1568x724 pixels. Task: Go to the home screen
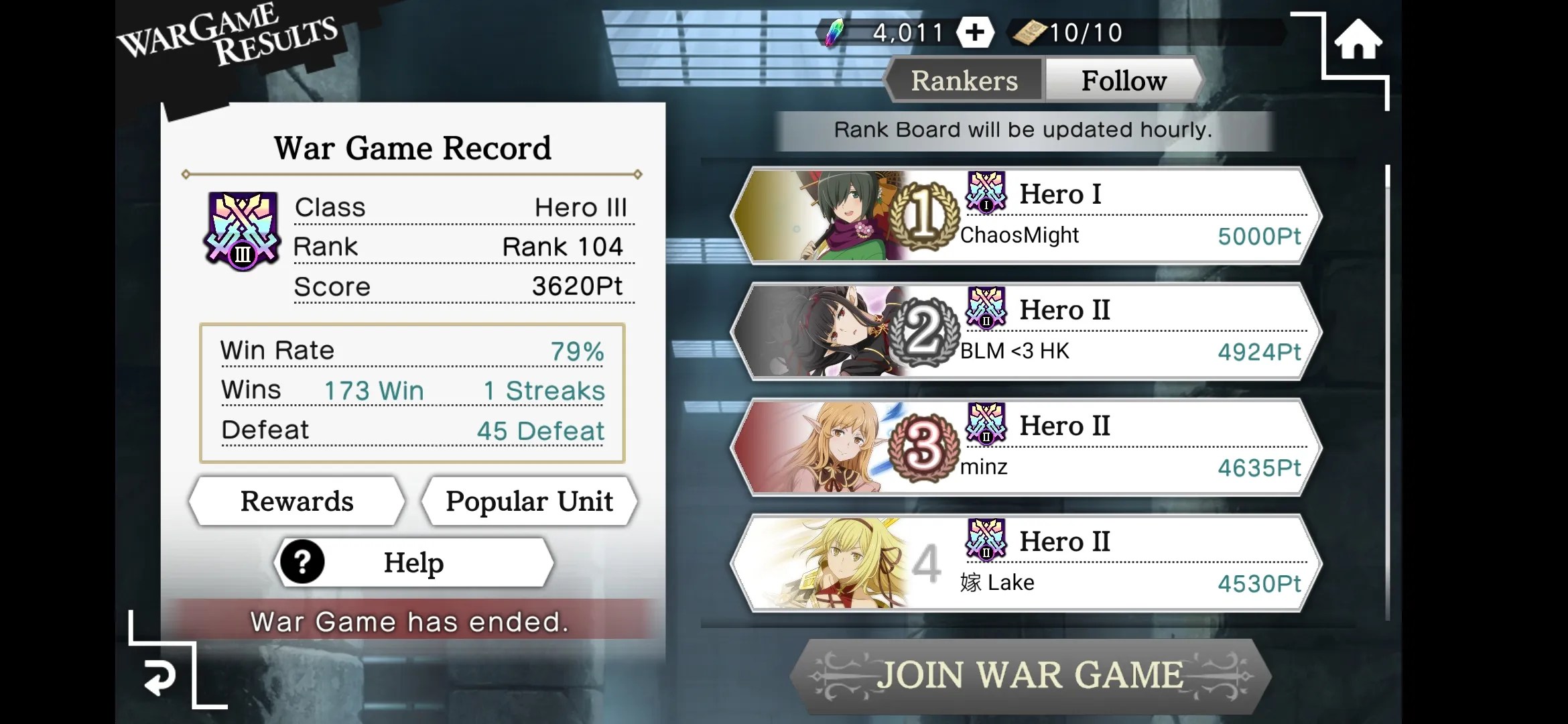tap(1358, 40)
